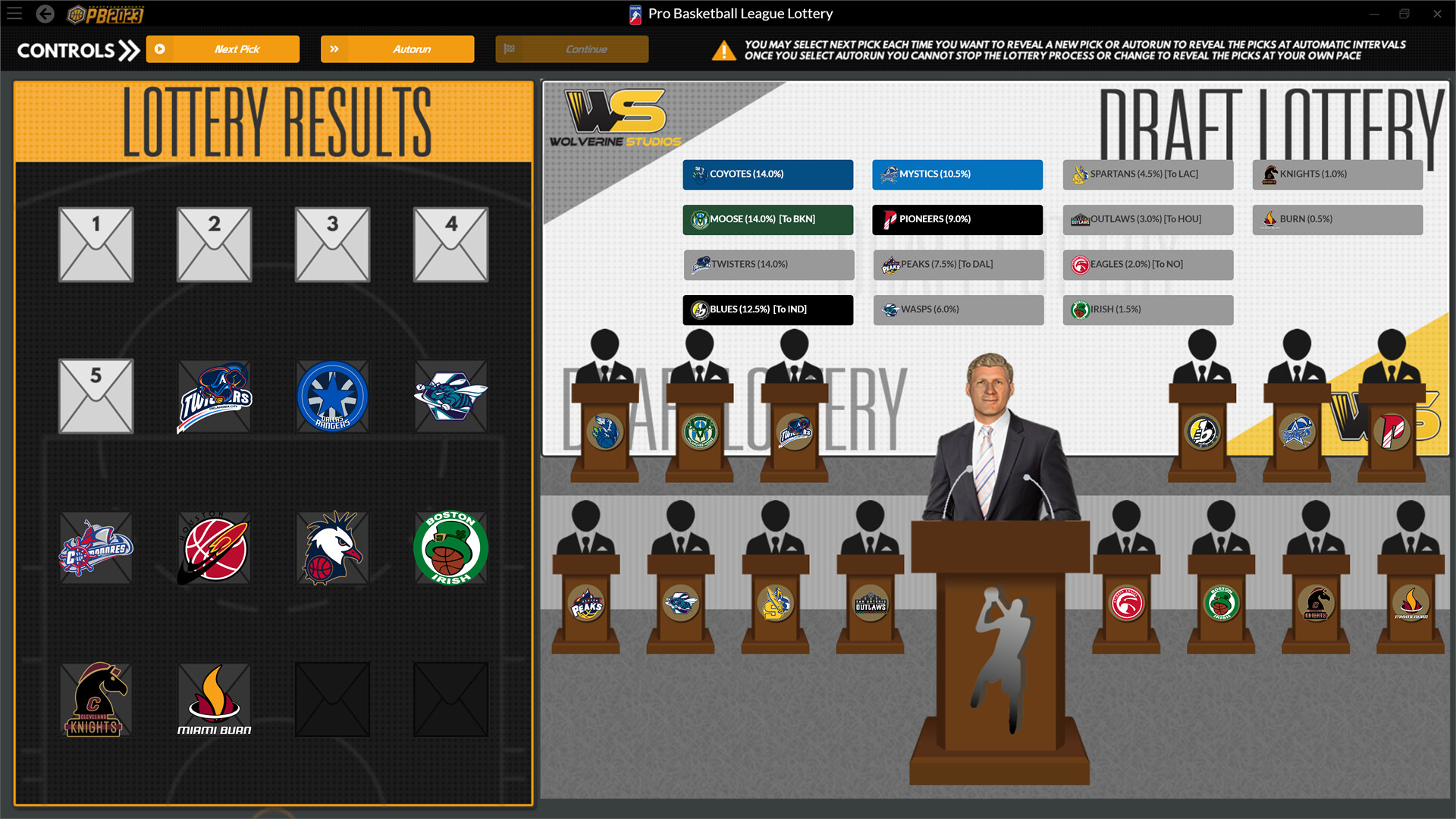Start the Autorun lottery reveal
Image resolution: width=1456 pixels, height=819 pixels.
point(397,49)
